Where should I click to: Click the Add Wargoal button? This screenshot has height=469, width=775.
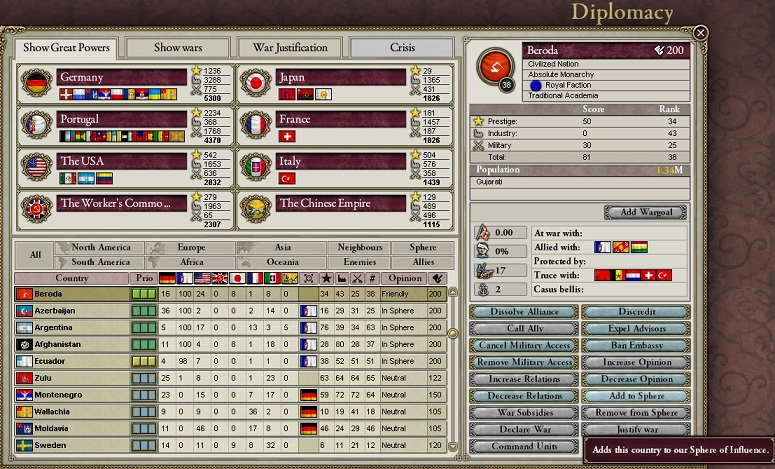[645, 212]
